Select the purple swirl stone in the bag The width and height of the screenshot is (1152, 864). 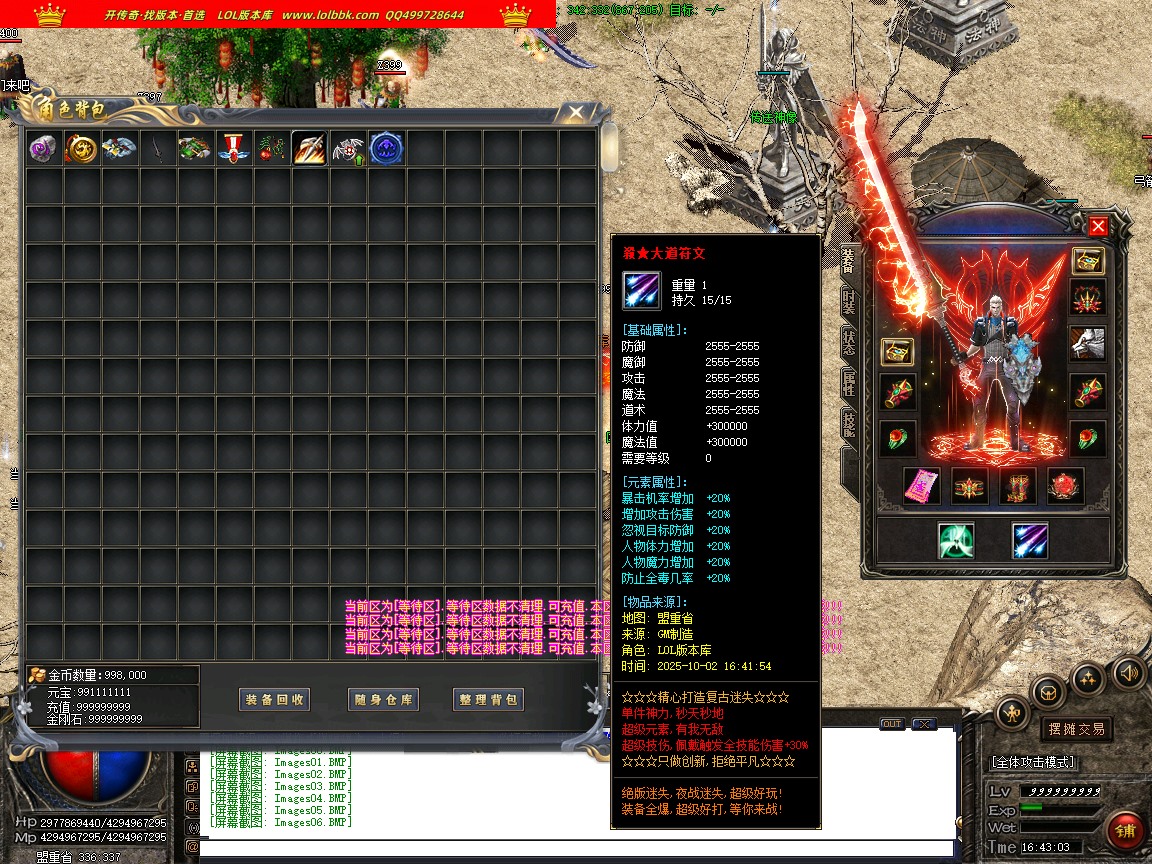(x=43, y=149)
